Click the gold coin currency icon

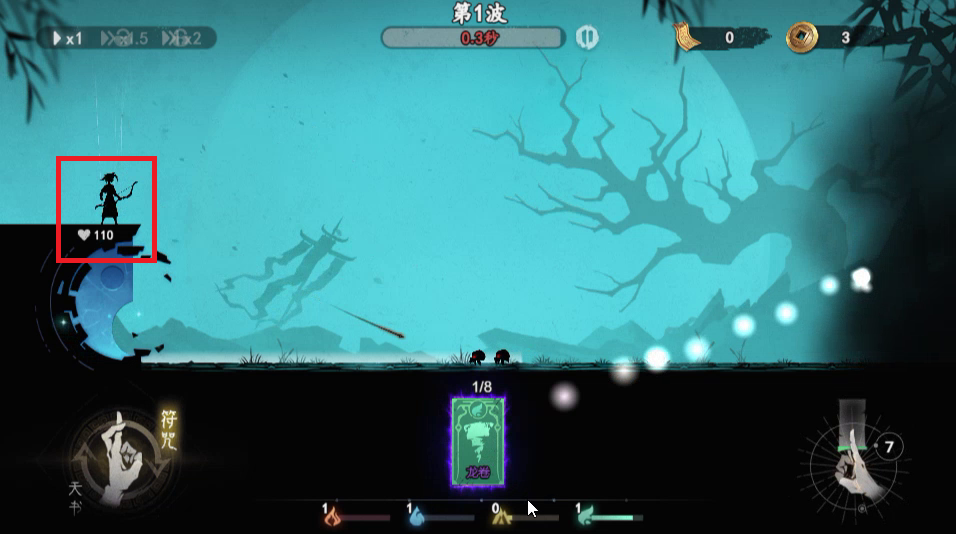click(800, 38)
